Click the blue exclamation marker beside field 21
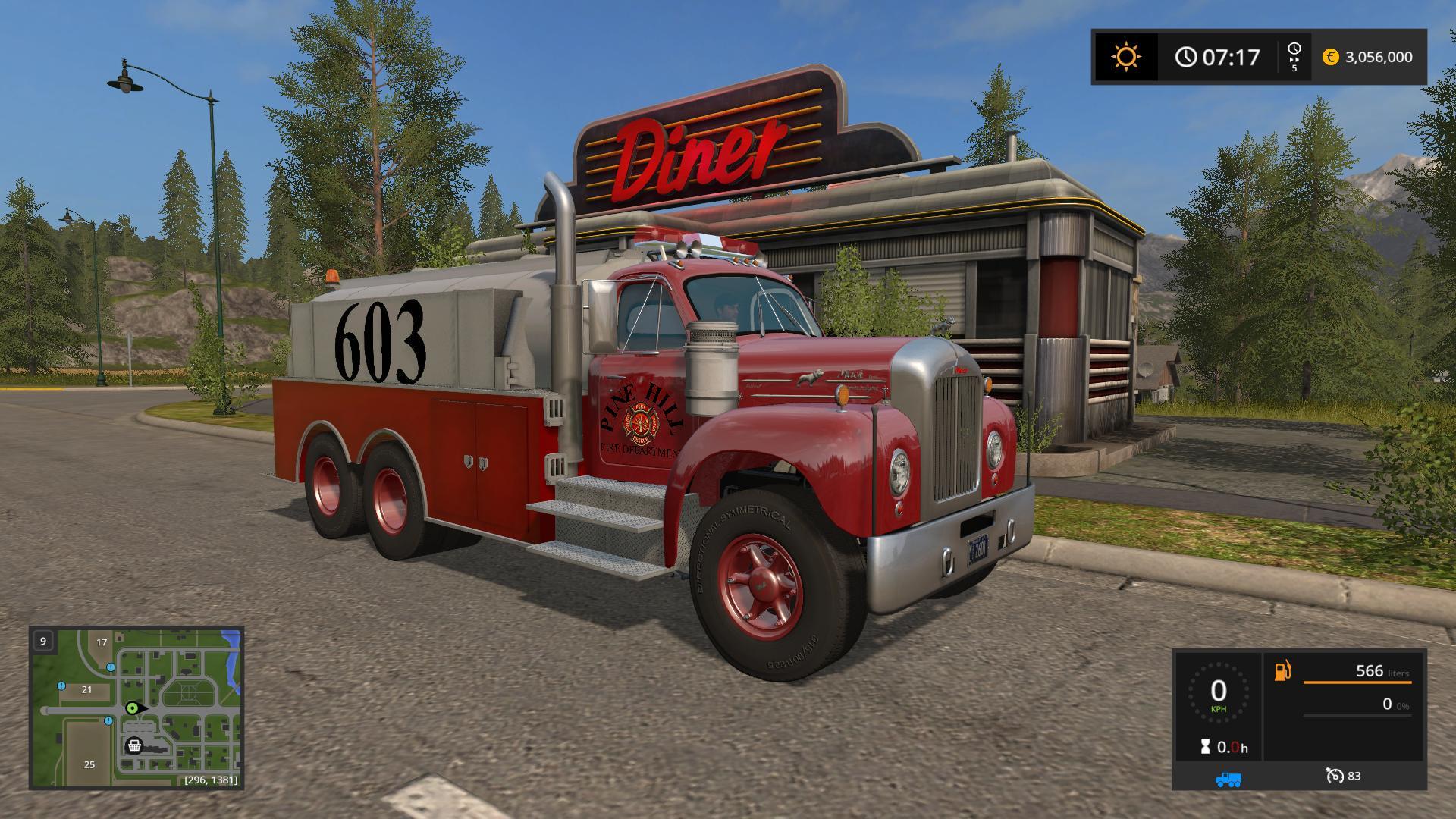1456x819 pixels. pyautogui.click(x=62, y=686)
